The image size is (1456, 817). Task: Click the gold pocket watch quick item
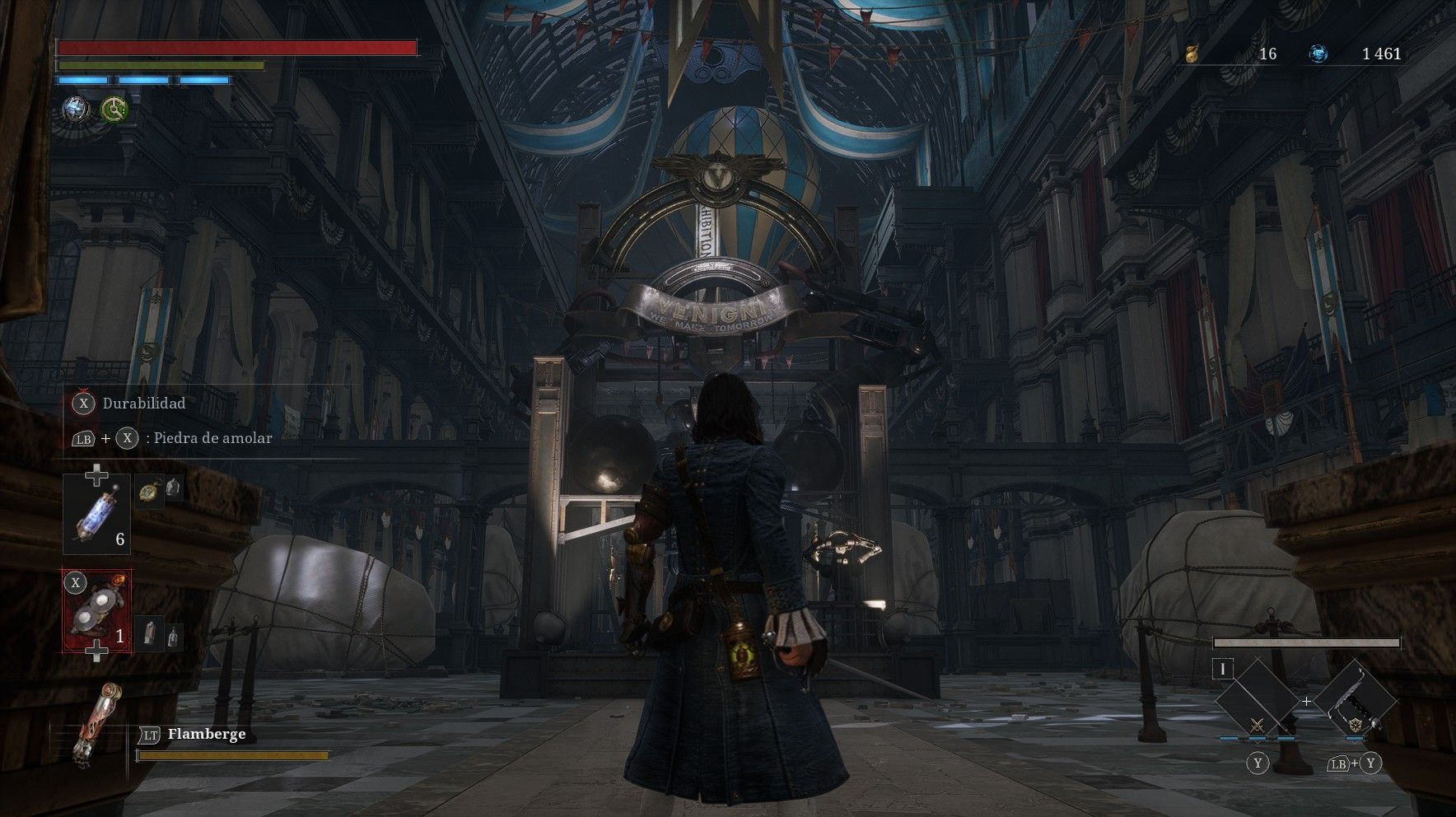[x=147, y=492]
